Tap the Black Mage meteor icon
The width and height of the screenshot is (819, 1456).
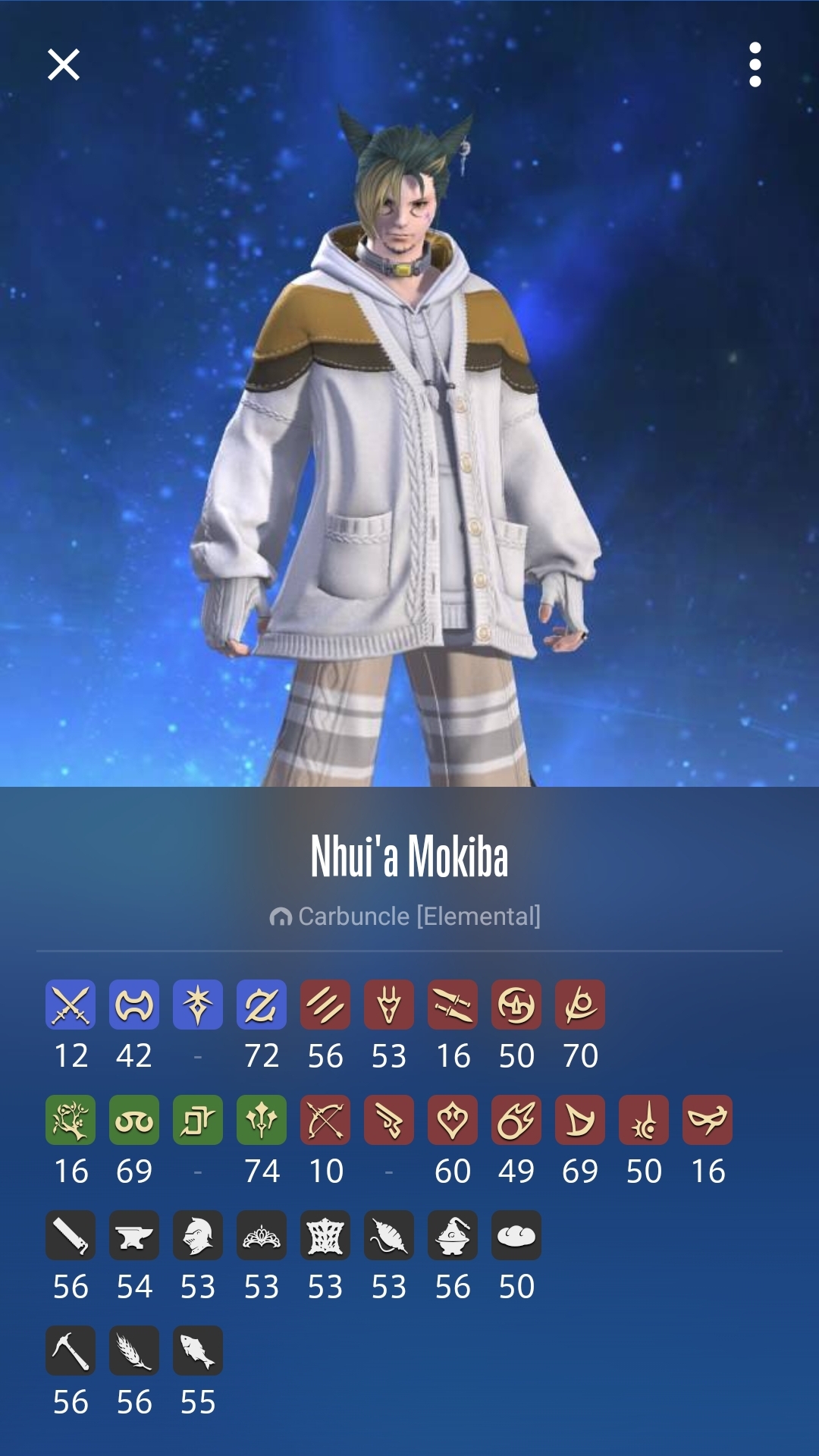(x=516, y=1120)
